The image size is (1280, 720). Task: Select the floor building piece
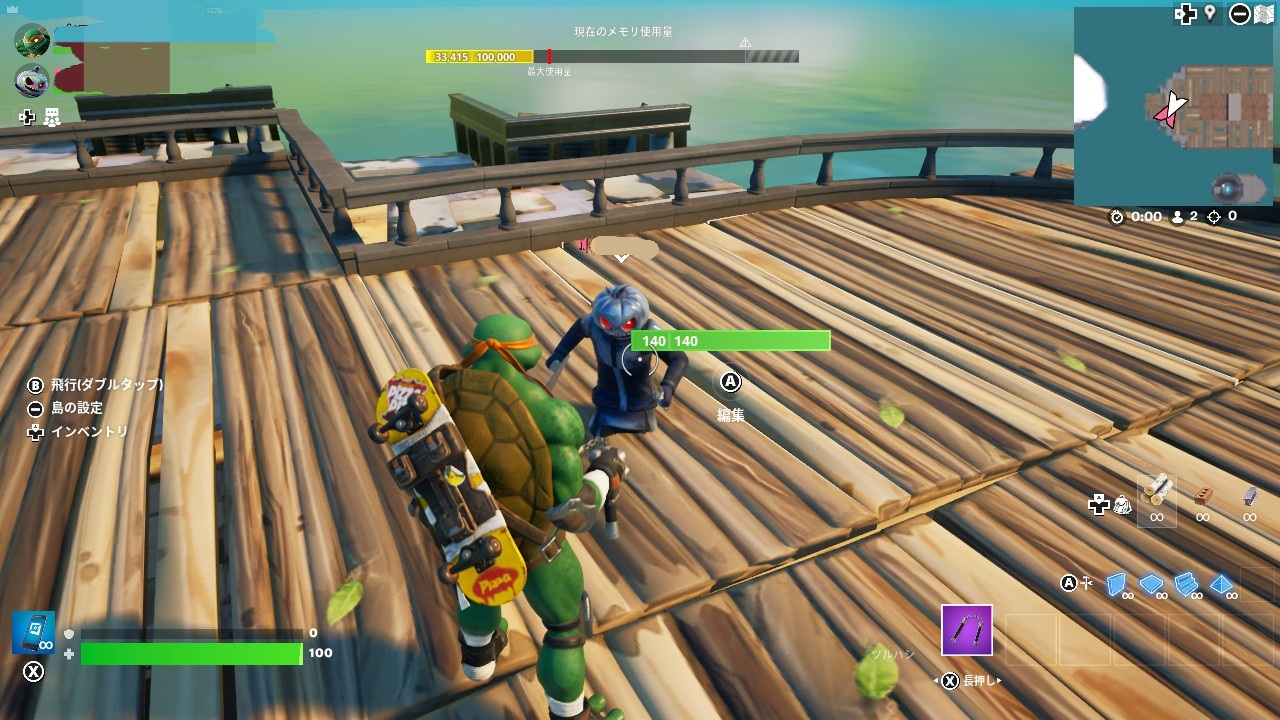1152,584
